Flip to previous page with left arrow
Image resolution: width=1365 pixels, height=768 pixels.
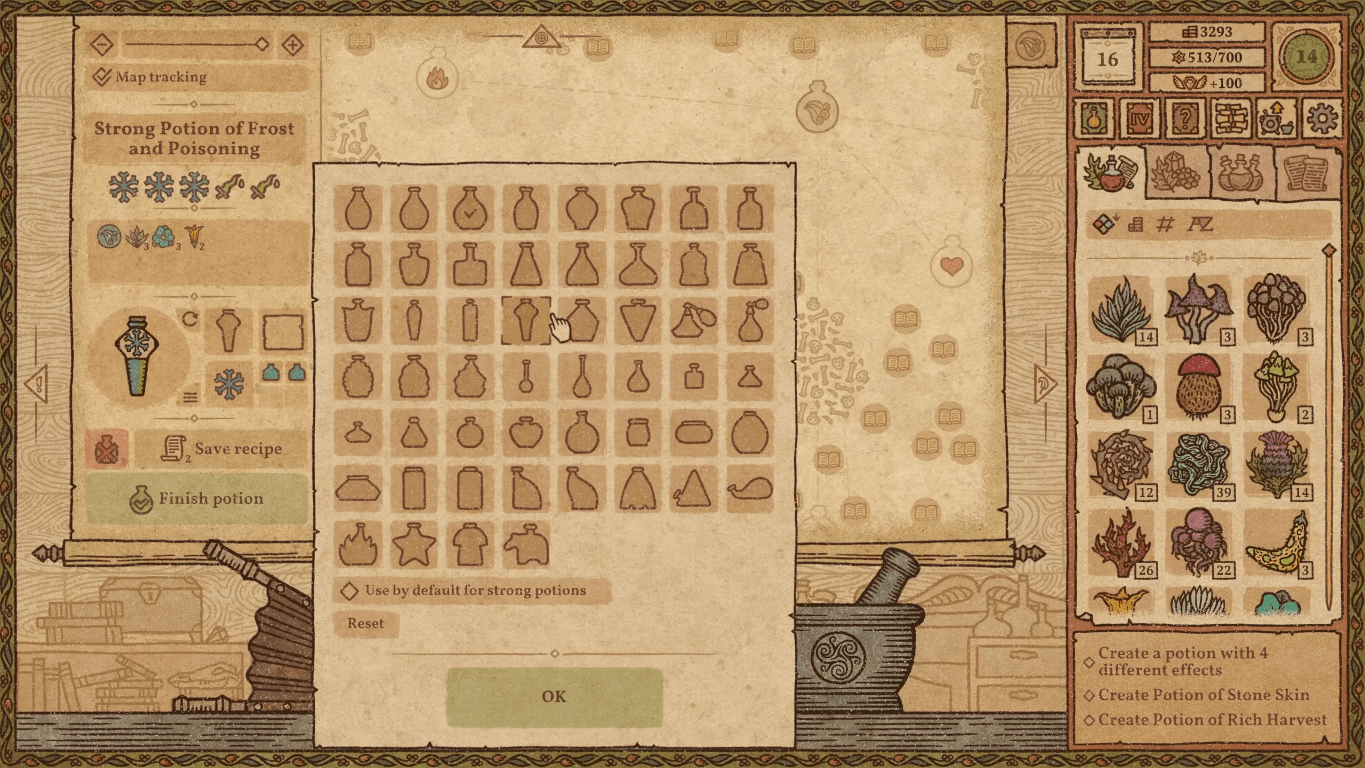coord(36,384)
